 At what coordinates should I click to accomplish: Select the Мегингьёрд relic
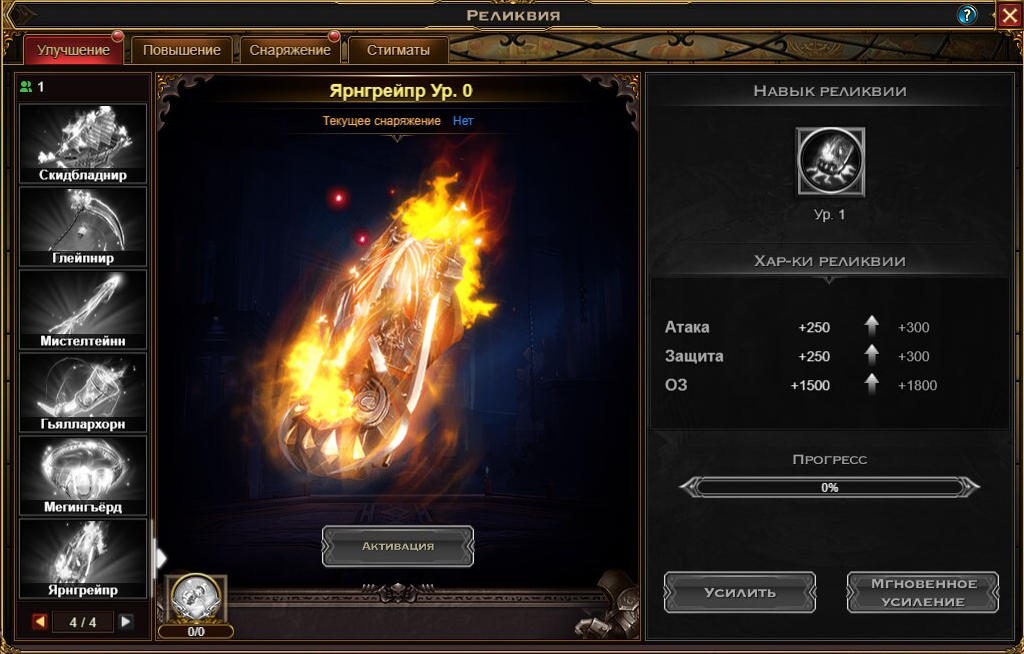click(83, 476)
